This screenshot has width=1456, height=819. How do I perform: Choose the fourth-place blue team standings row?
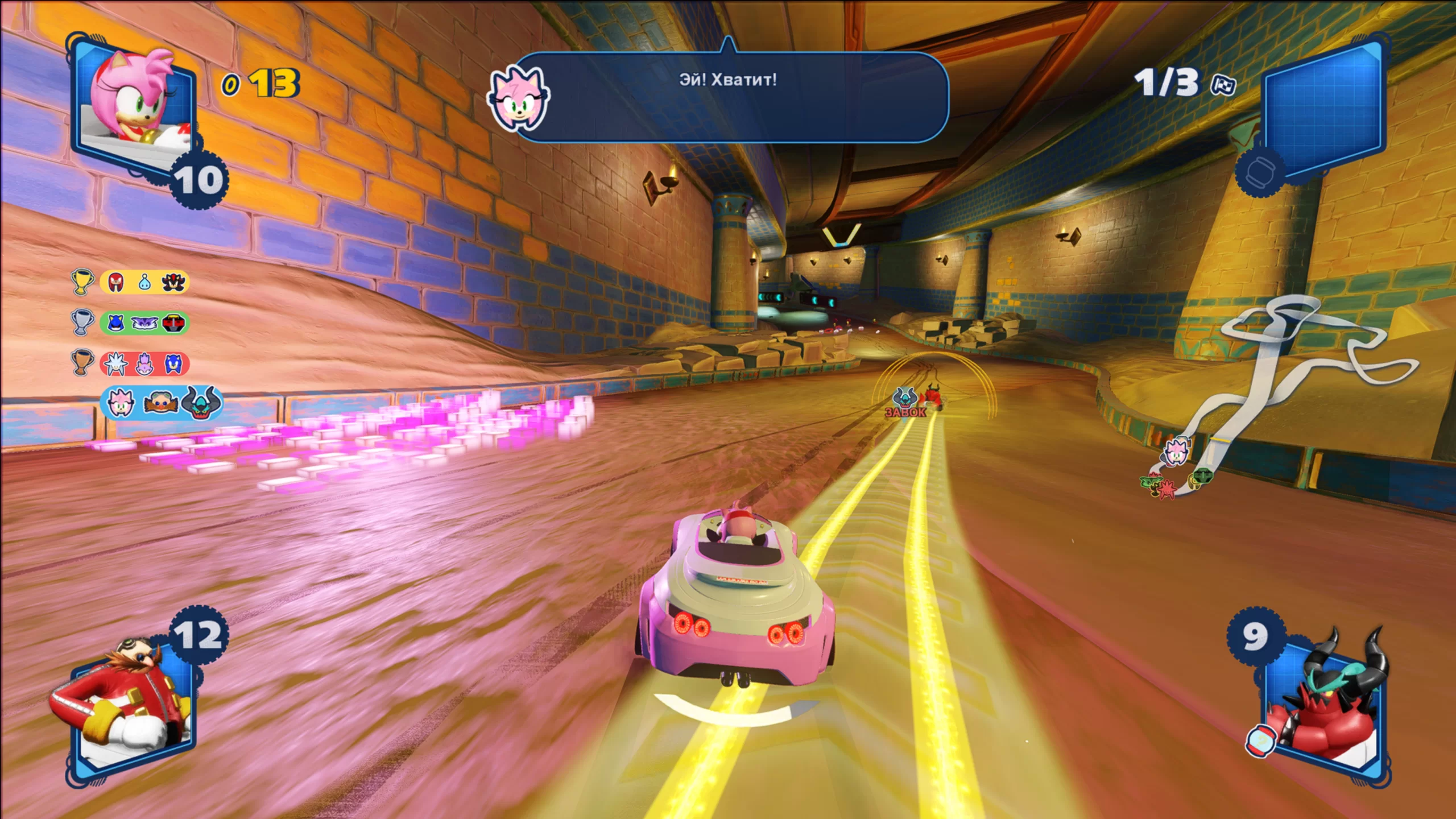click(161, 403)
